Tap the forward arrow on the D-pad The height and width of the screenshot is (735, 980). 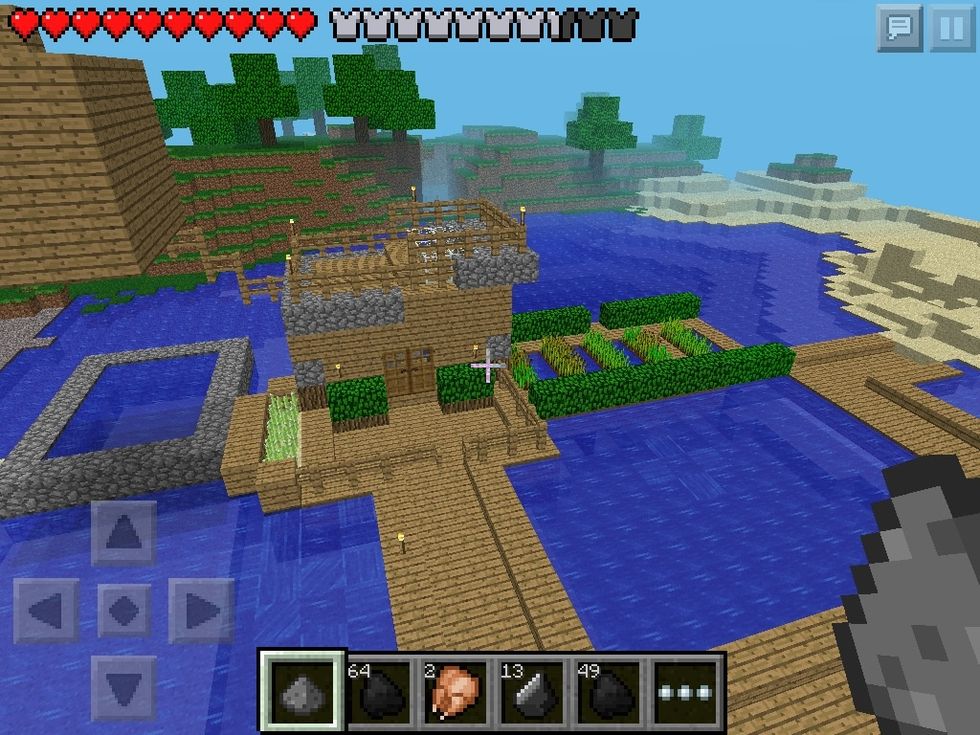(x=124, y=533)
